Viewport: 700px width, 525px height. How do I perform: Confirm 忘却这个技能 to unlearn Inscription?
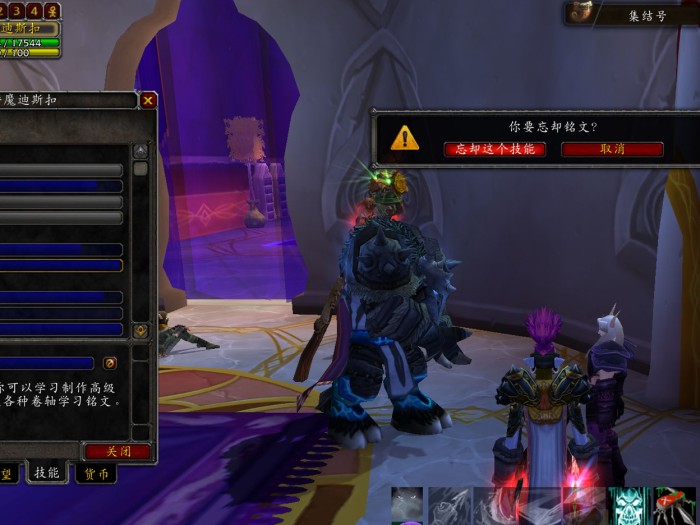(495, 149)
